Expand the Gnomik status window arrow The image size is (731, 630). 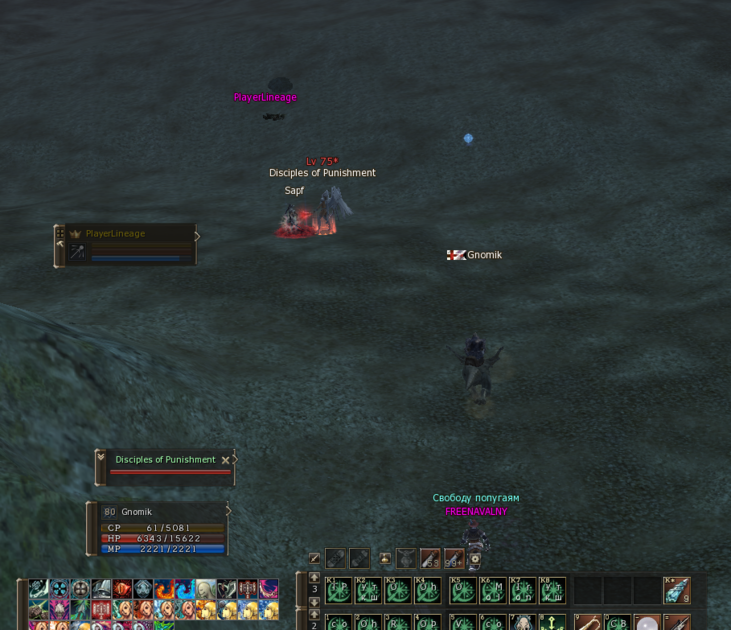click(229, 511)
